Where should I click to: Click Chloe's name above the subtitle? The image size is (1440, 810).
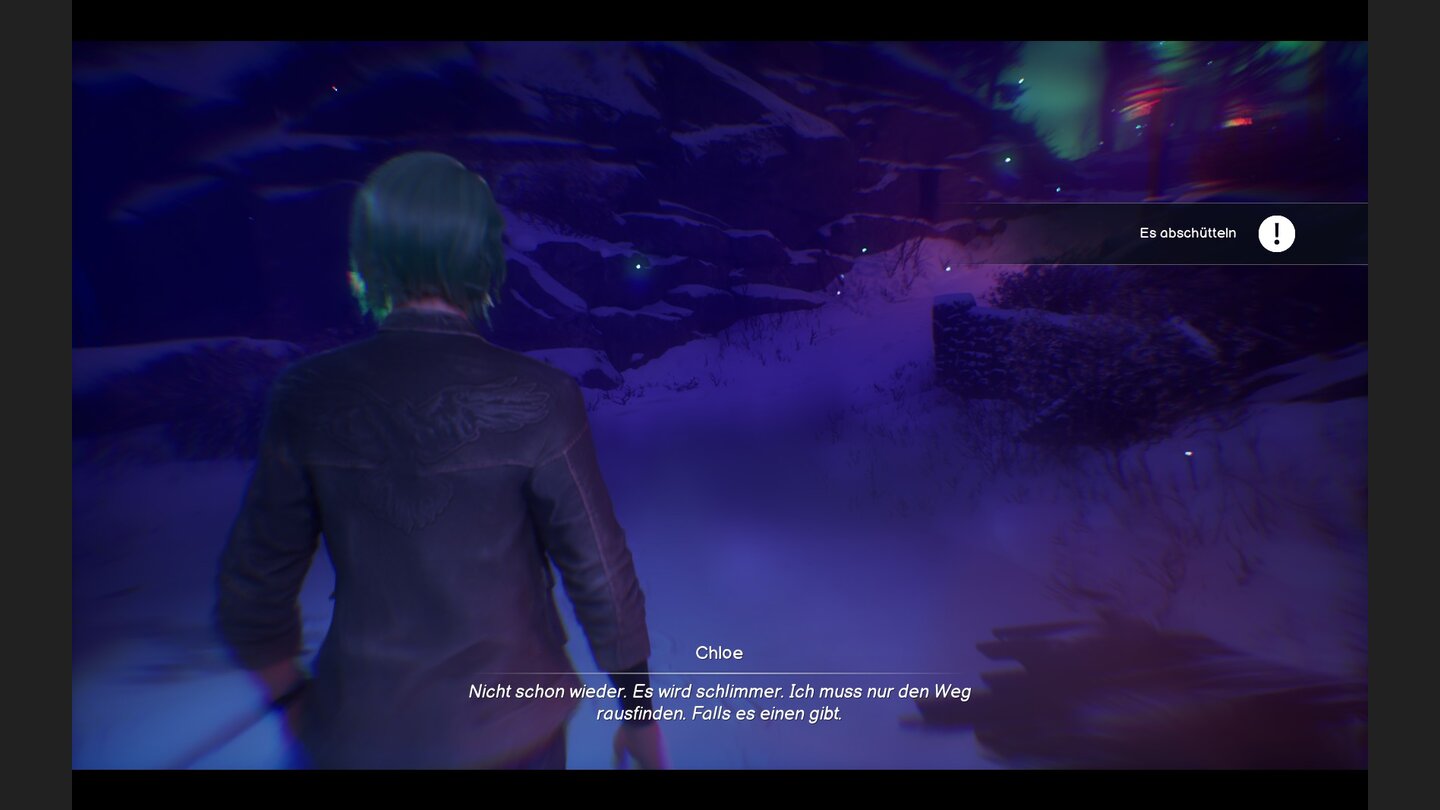[720, 652]
